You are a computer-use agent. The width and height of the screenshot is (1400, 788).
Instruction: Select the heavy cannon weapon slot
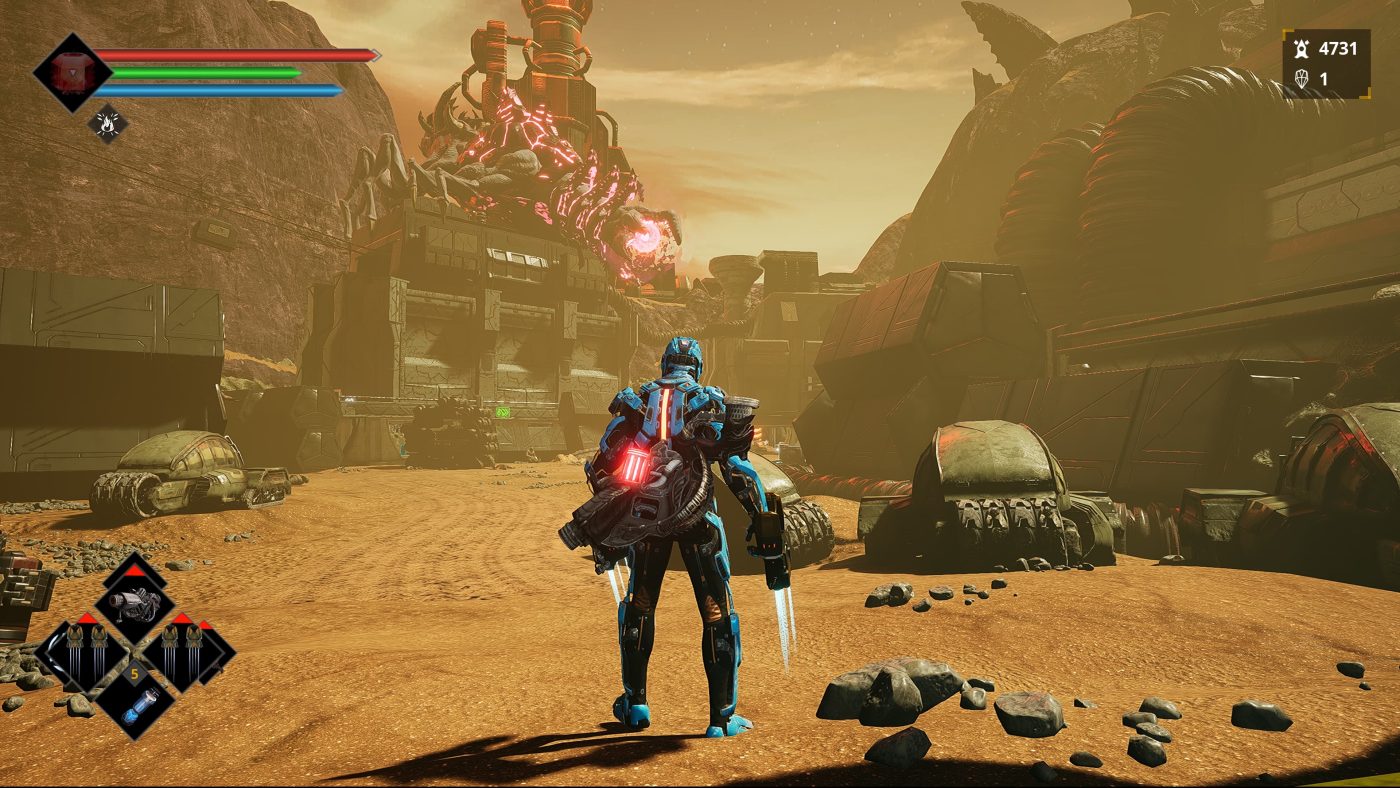click(135, 603)
